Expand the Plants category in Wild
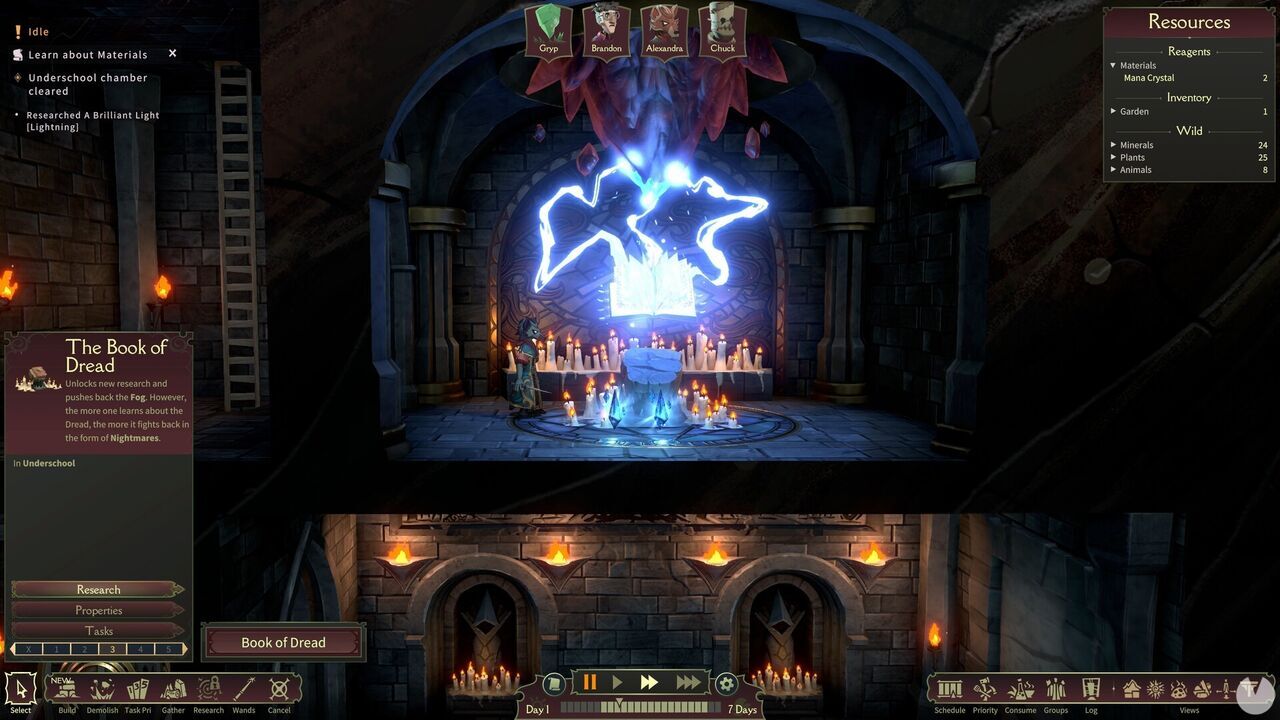 point(1113,157)
